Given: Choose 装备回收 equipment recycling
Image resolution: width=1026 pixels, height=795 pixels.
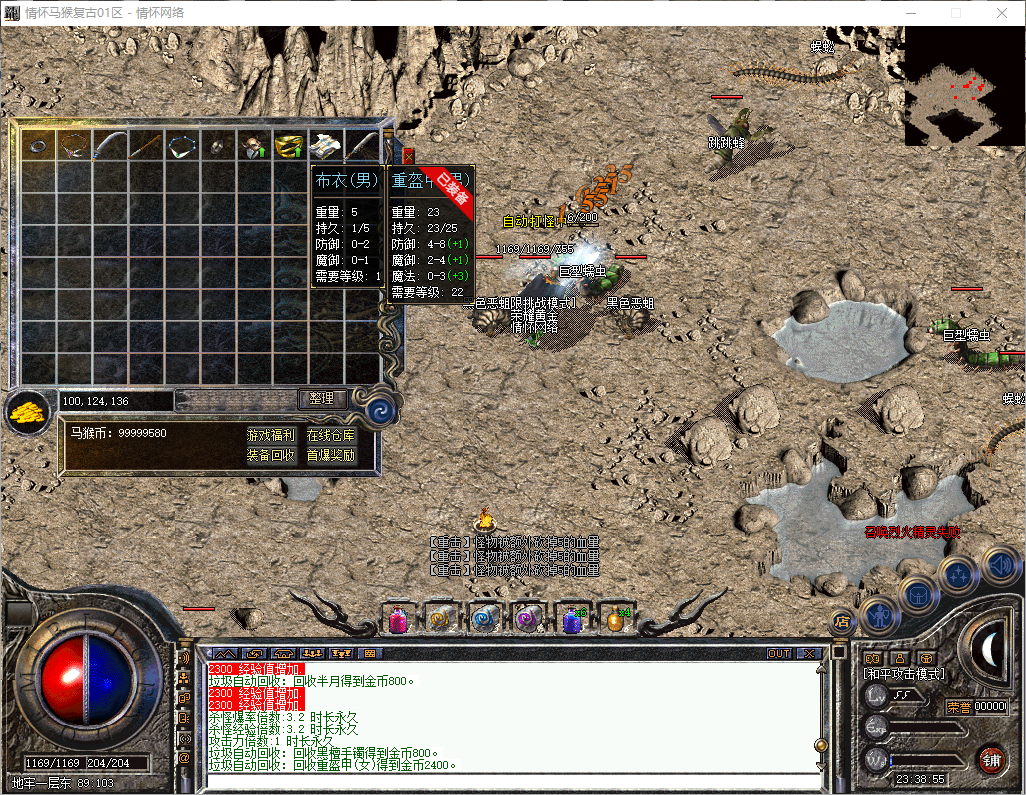Looking at the screenshot, I should pos(271,455).
